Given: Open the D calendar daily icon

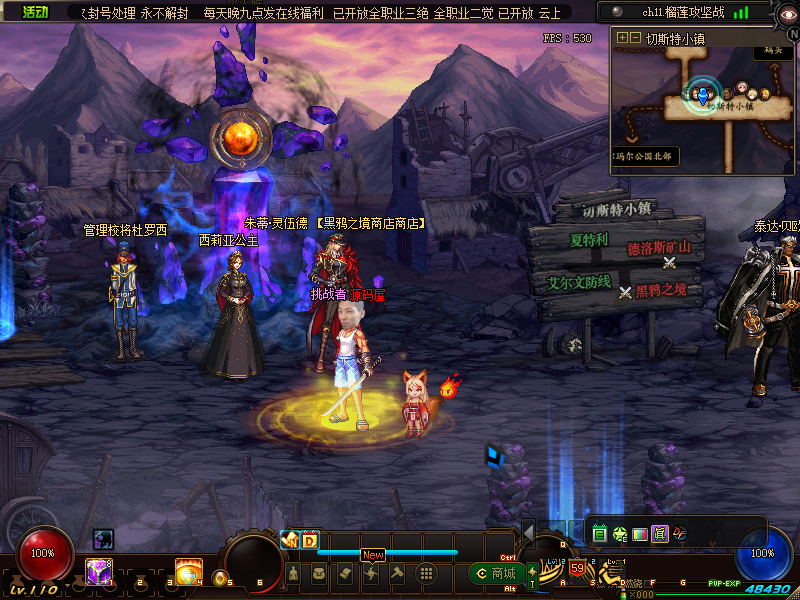Looking at the screenshot, I should (309, 541).
